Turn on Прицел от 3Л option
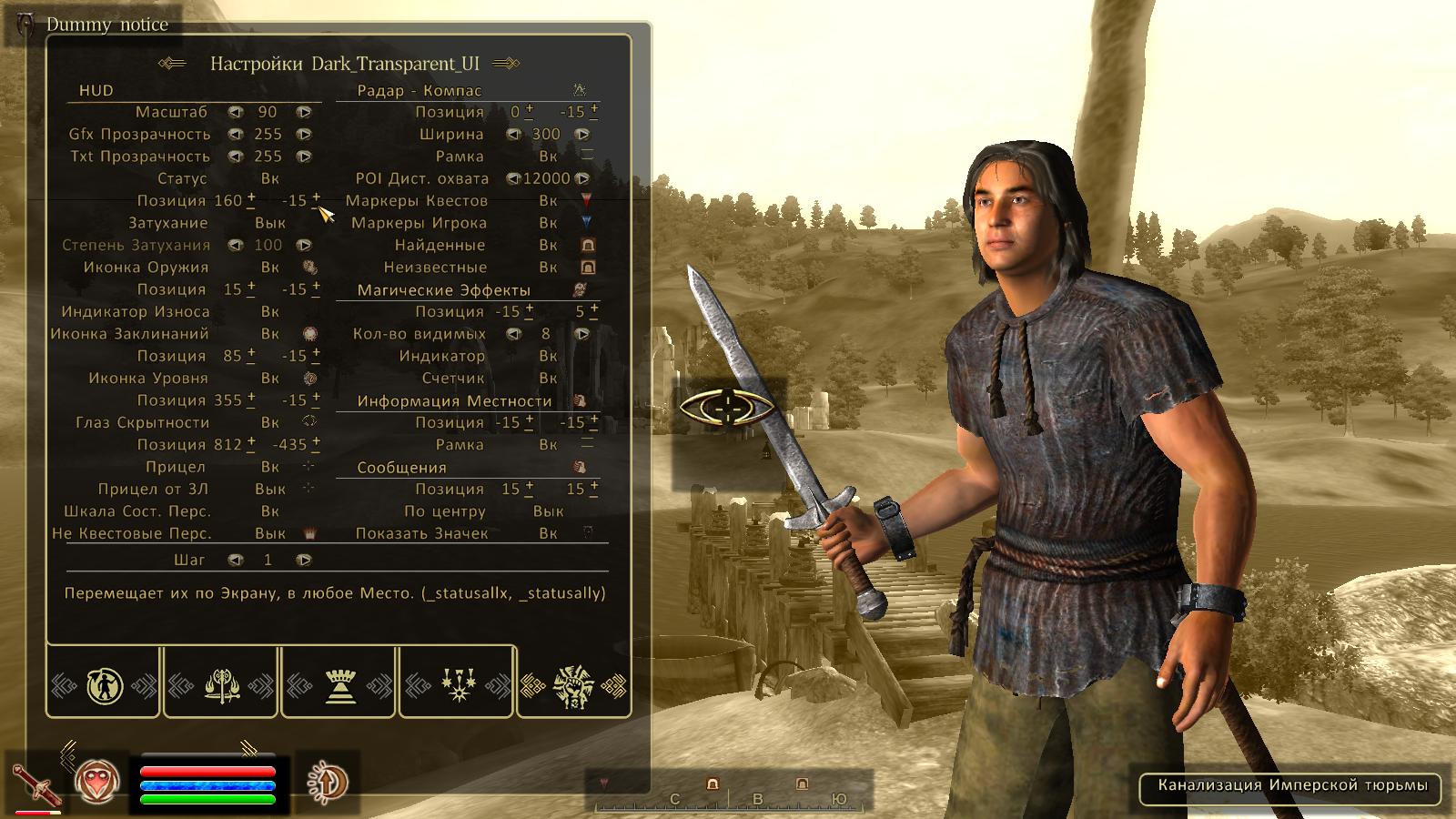Screen dimensions: 1456x819 [x=270, y=489]
